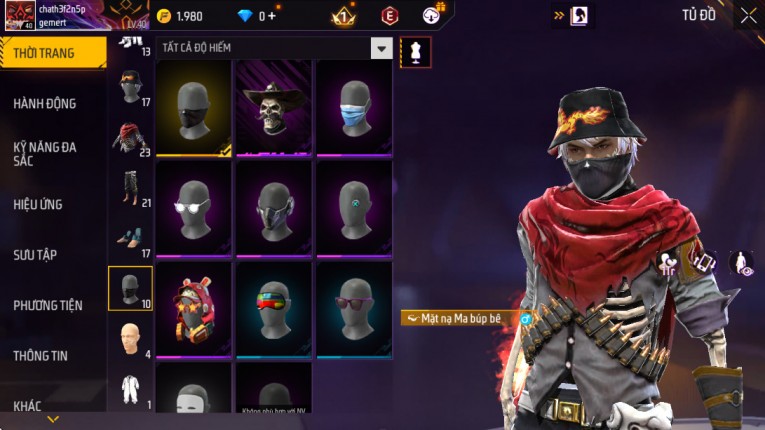Show the Thông Tin tab
Image resolution: width=765 pixels, height=430 pixels.
(41, 355)
